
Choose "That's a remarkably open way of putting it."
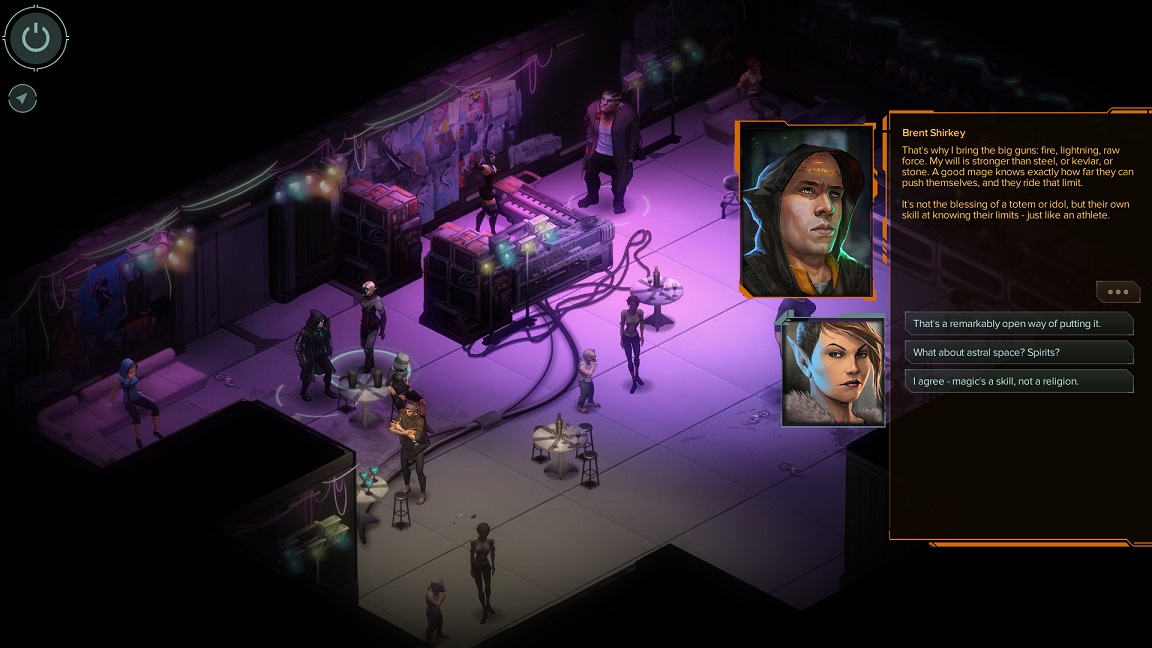click(x=1018, y=324)
